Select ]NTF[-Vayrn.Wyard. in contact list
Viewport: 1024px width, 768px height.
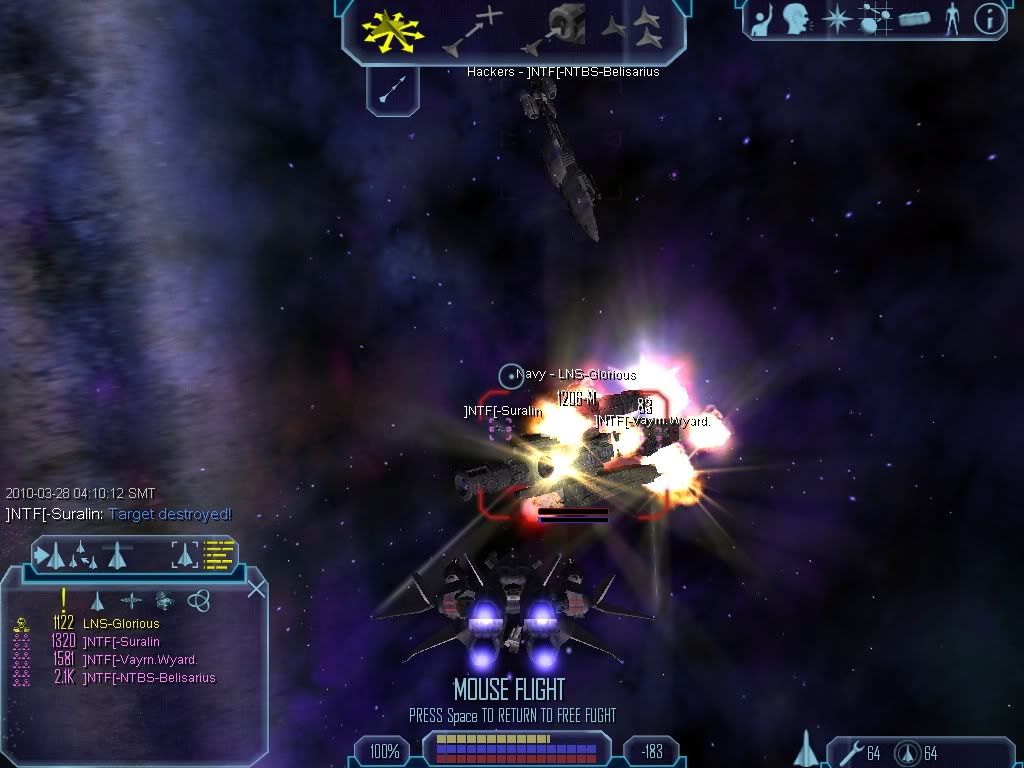(x=140, y=660)
